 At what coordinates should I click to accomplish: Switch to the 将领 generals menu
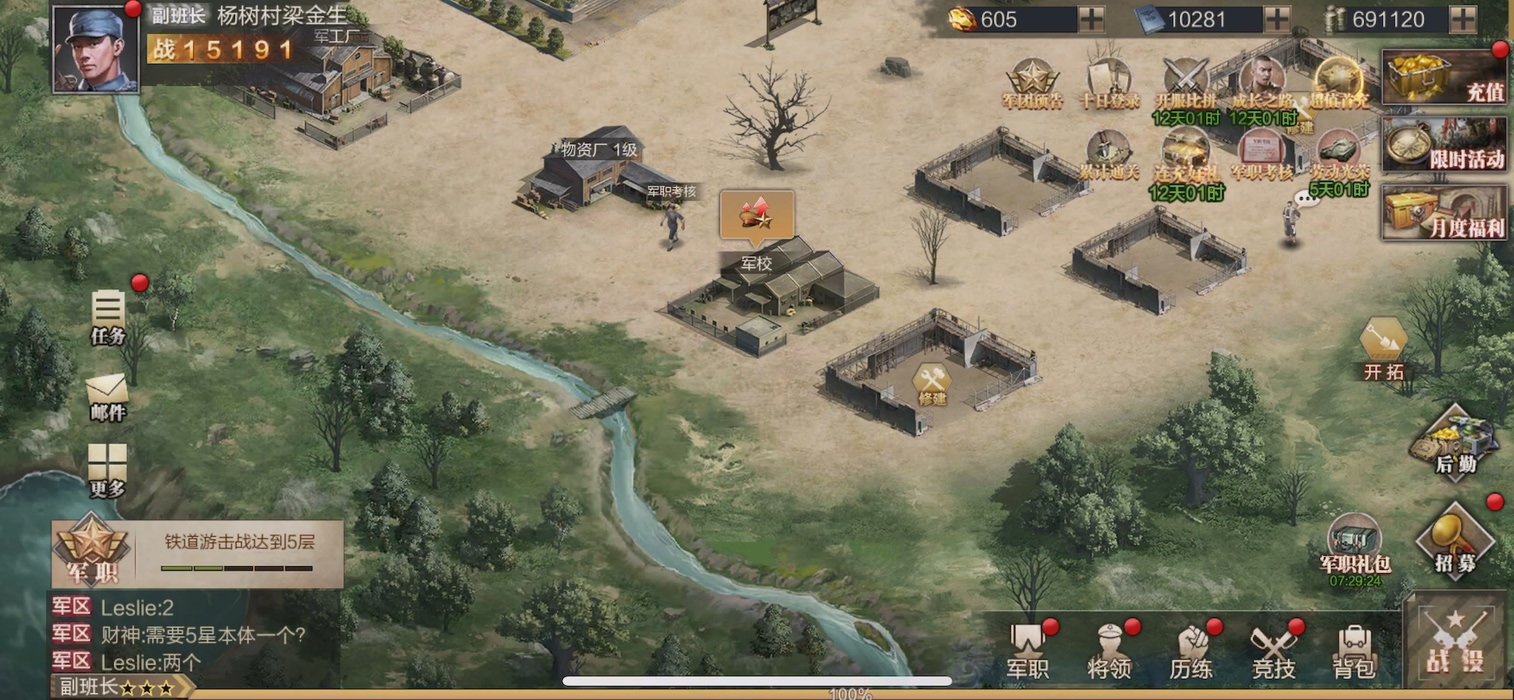point(1109,651)
